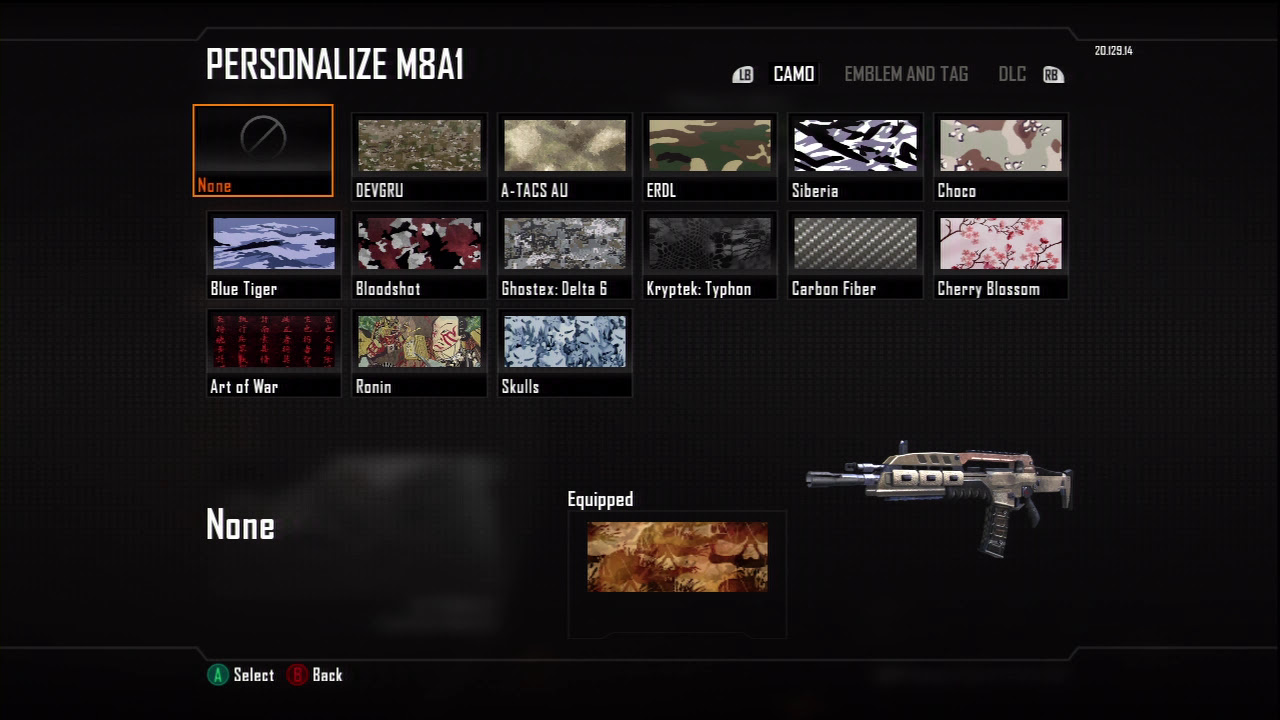Choose the DEVGRU camo
Image resolution: width=1280 pixels, height=720 pixels.
coord(419,156)
